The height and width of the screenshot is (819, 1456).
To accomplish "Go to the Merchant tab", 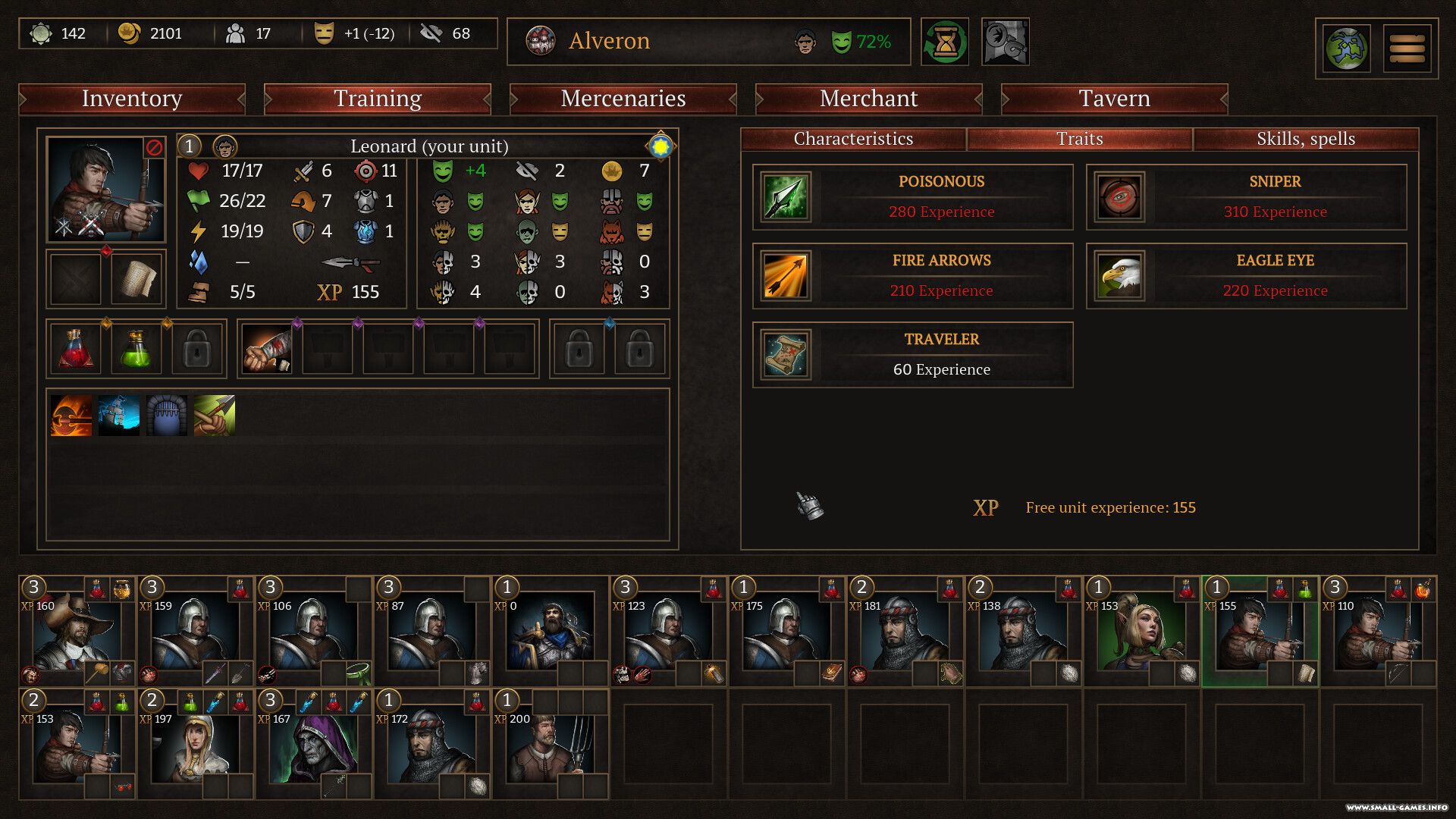I will [868, 99].
